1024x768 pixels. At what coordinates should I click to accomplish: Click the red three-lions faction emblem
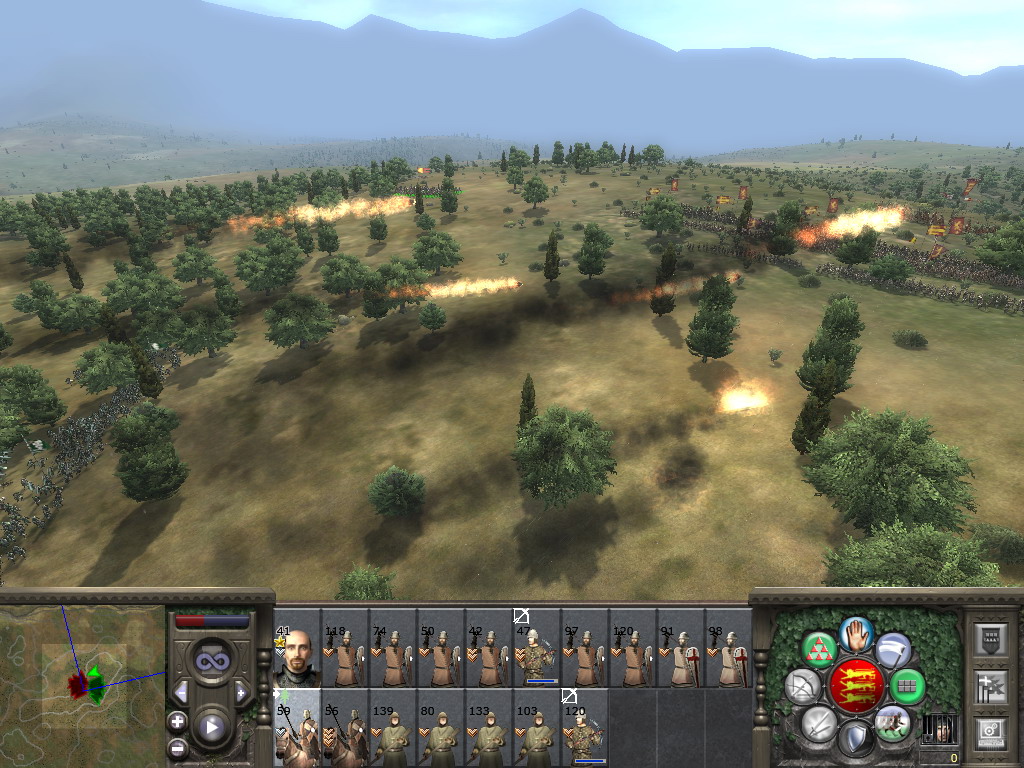856,686
